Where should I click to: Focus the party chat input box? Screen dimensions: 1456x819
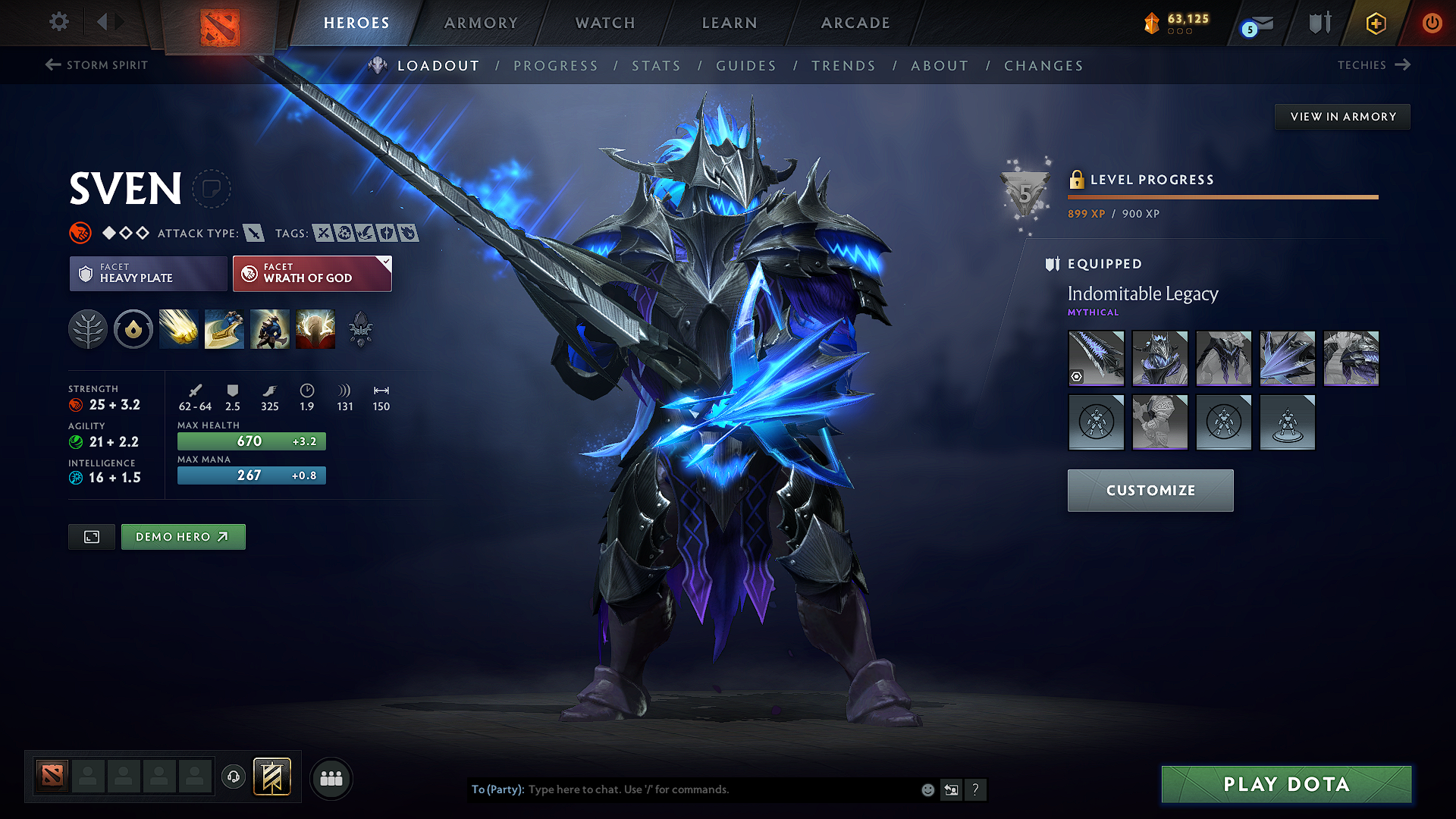tap(720, 789)
